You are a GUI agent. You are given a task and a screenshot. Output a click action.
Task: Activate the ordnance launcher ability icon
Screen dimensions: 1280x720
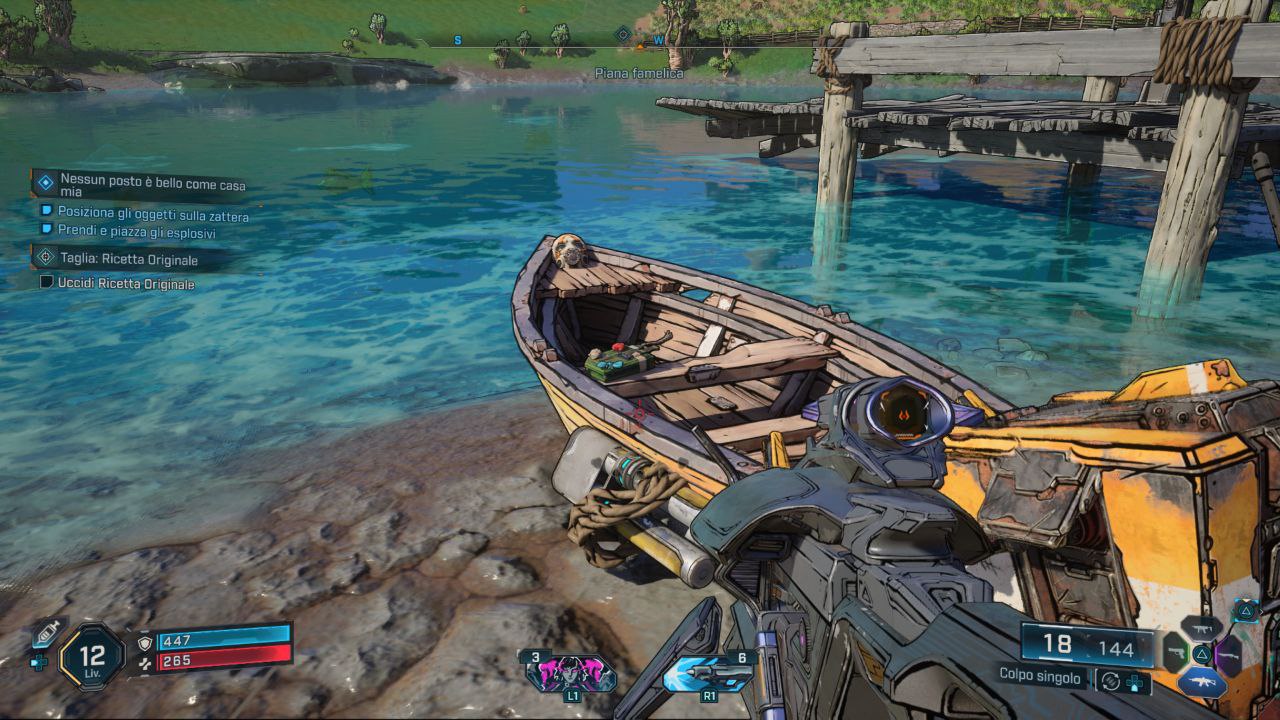click(x=708, y=673)
